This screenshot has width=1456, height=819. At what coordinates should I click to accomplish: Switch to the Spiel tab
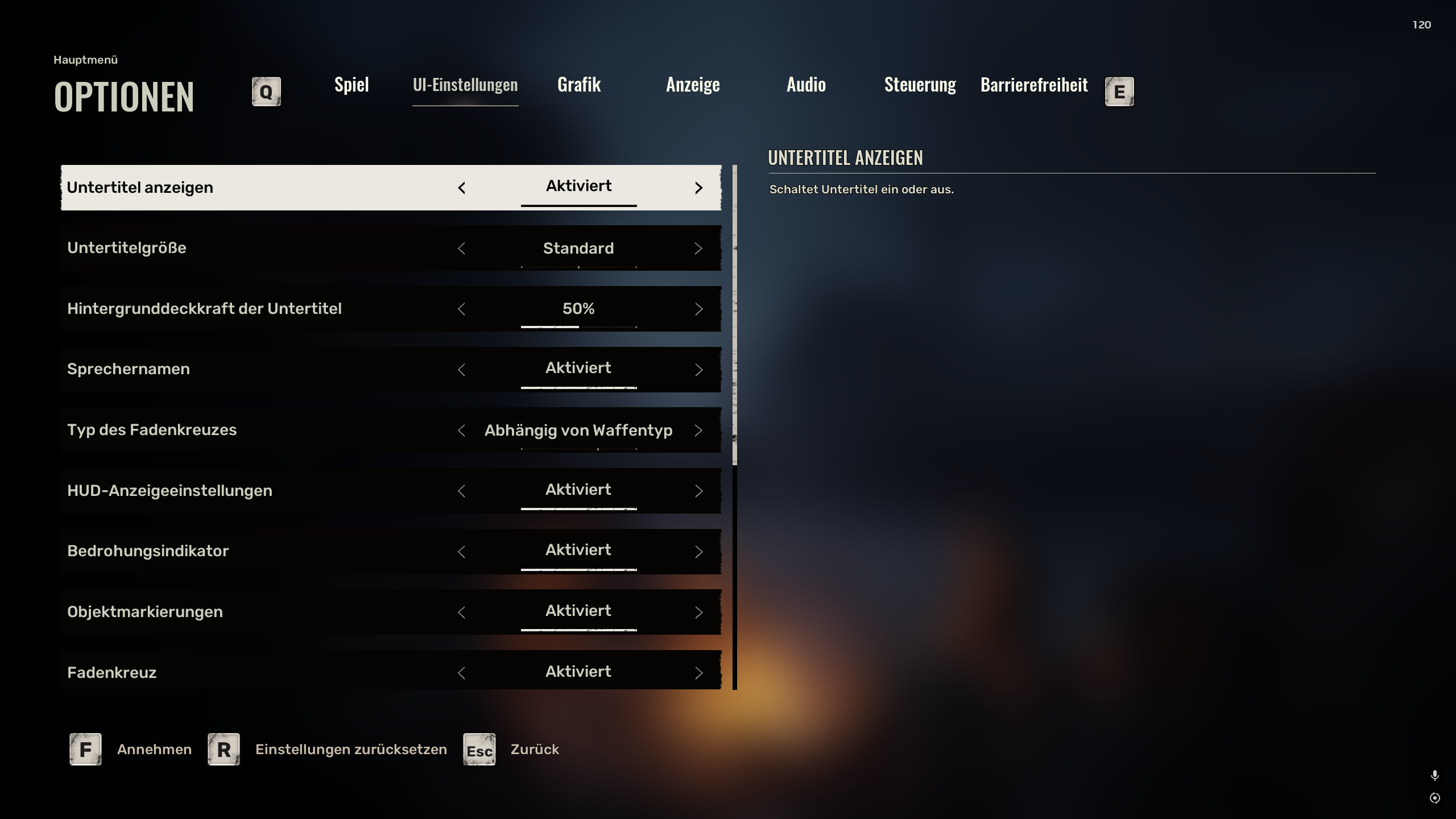pyautogui.click(x=351, y=85)
